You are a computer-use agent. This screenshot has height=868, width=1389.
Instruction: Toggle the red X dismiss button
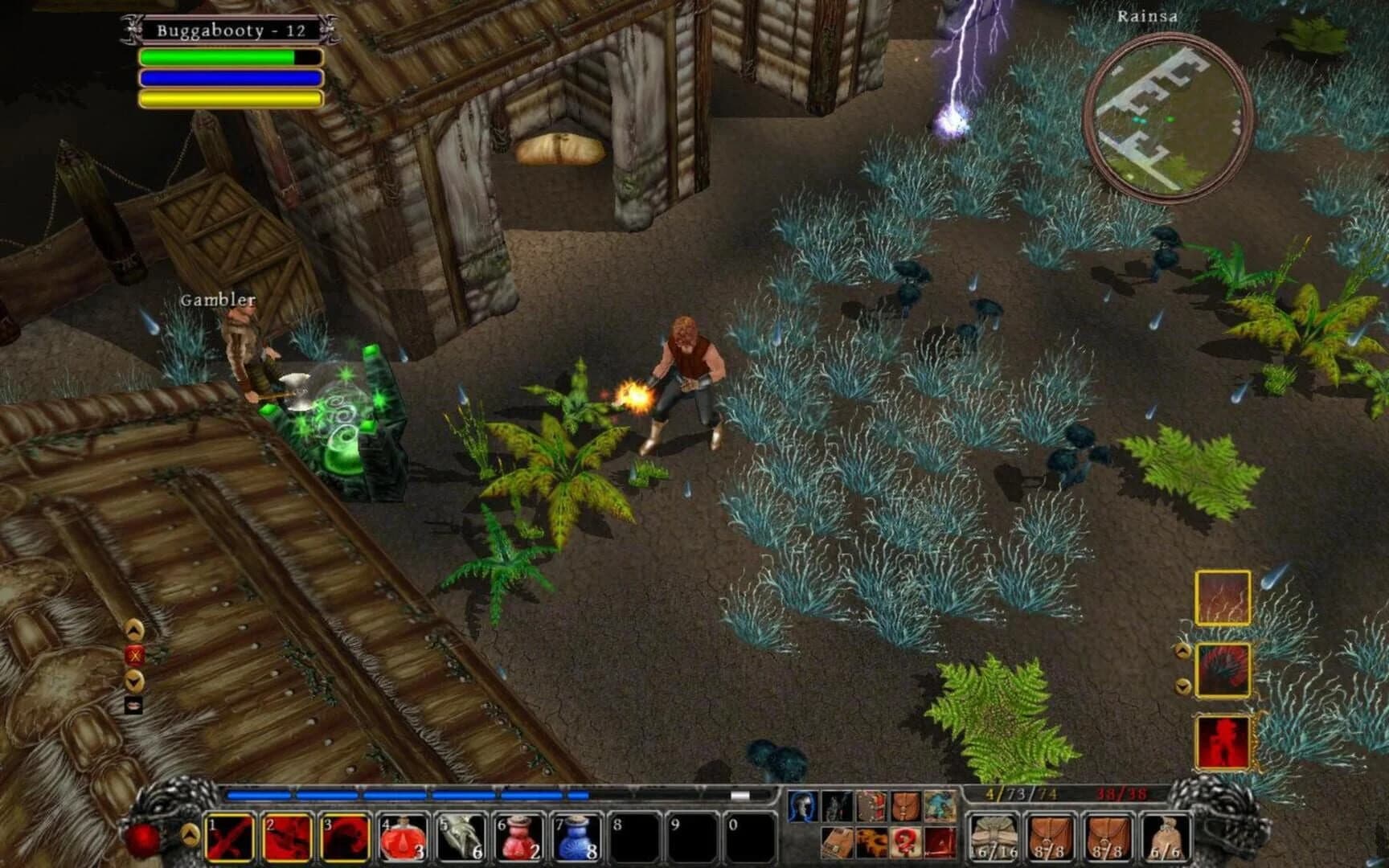pos(133,657)
